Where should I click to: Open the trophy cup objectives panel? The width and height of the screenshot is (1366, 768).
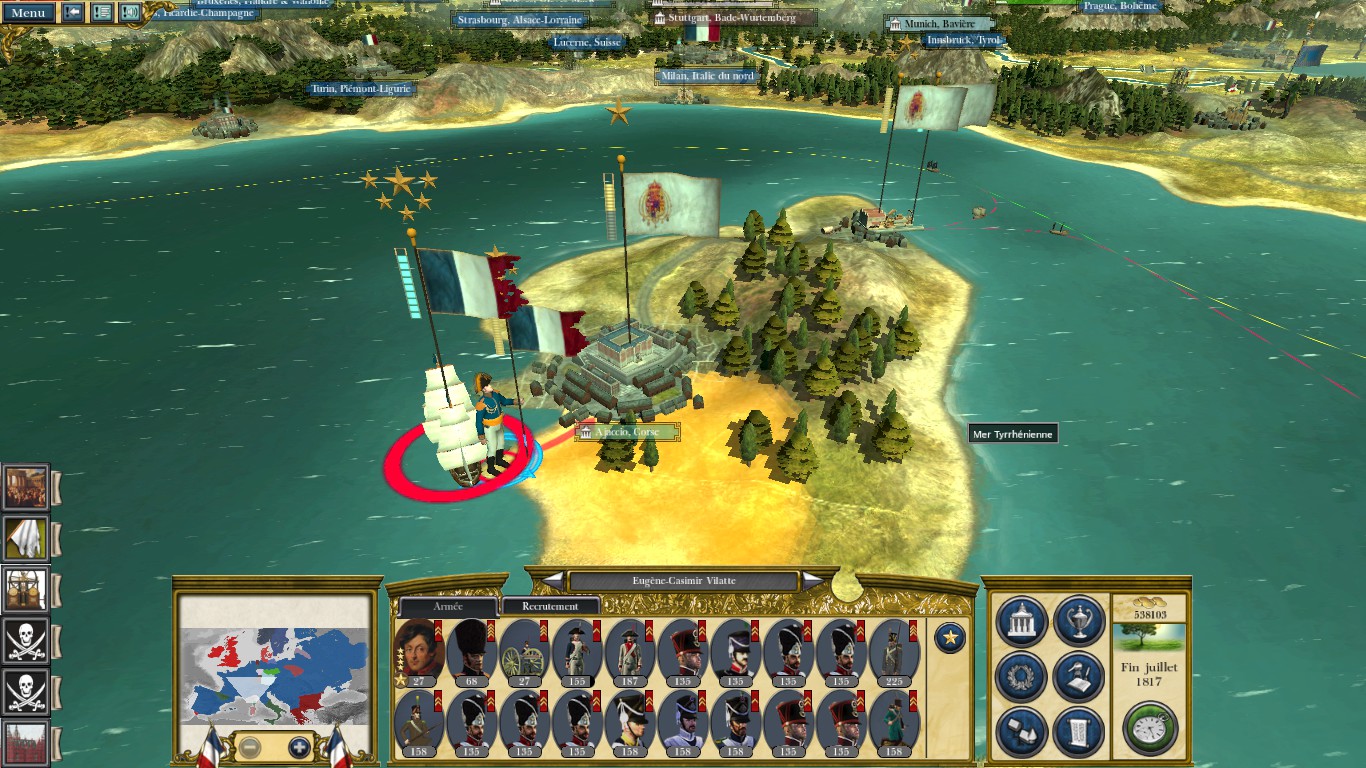coord(1079,621)
